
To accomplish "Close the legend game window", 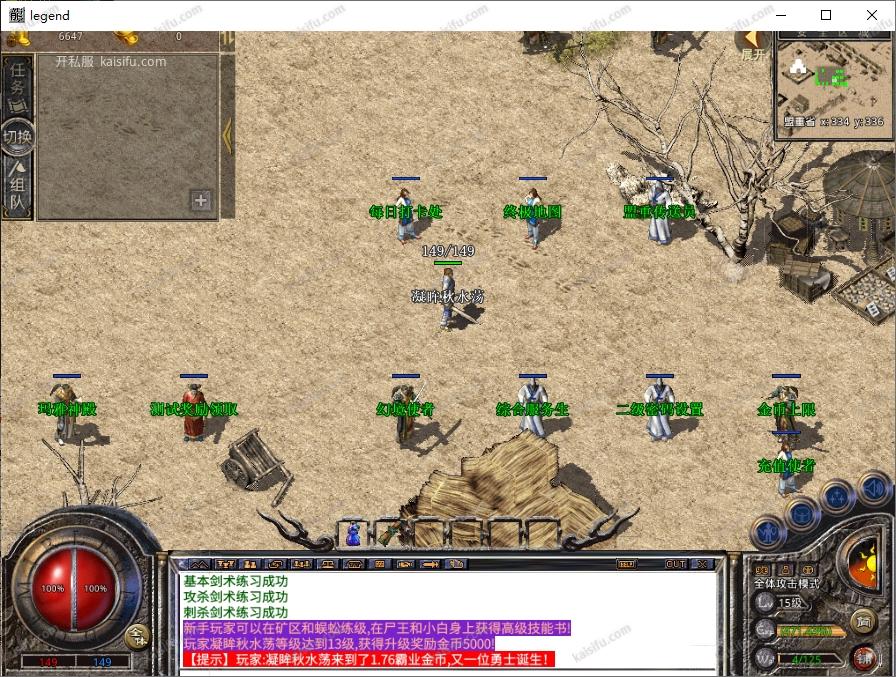I will (x=872, y=15).
